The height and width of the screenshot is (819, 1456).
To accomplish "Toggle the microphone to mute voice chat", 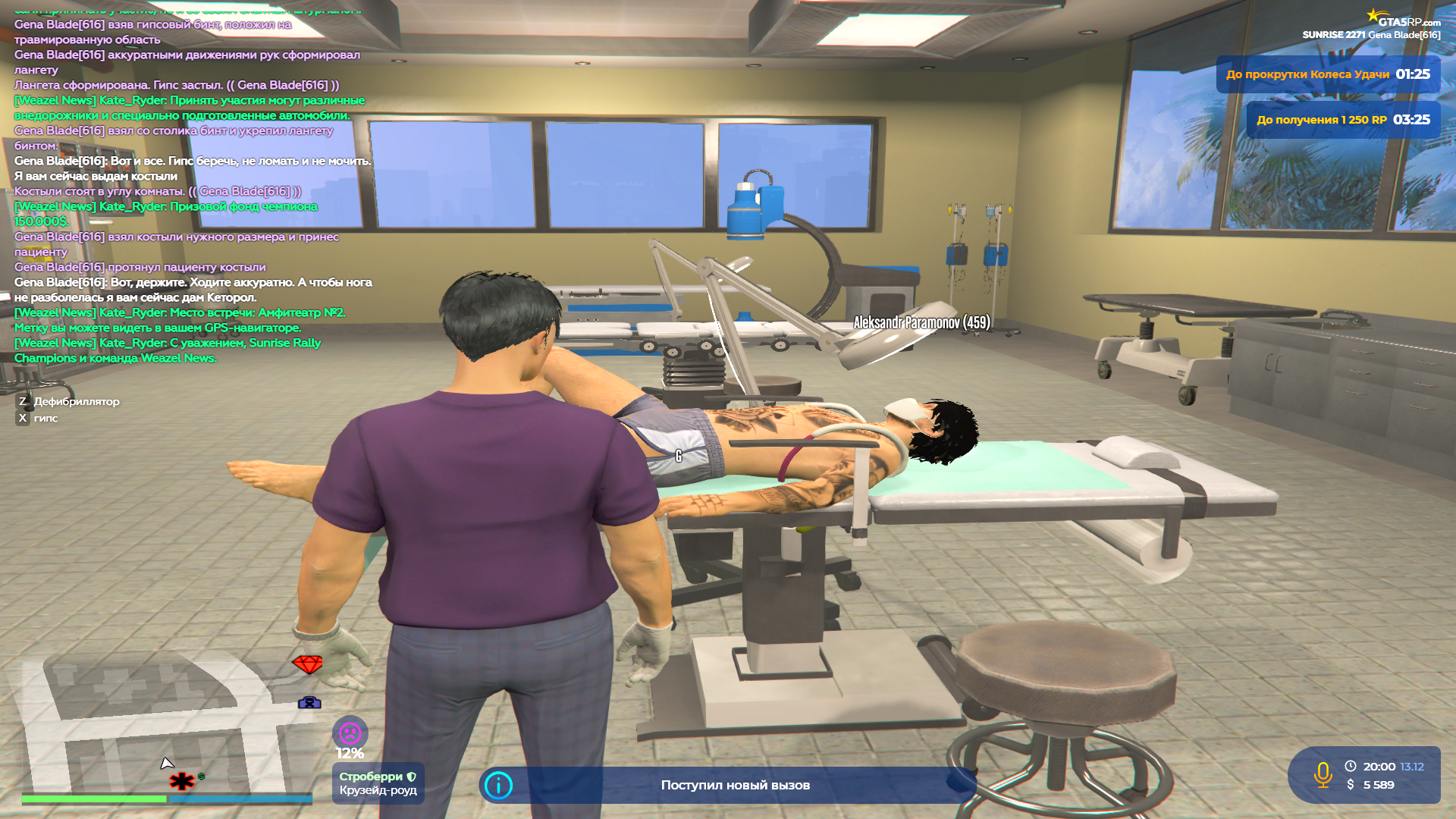I will pos(1323,775).
